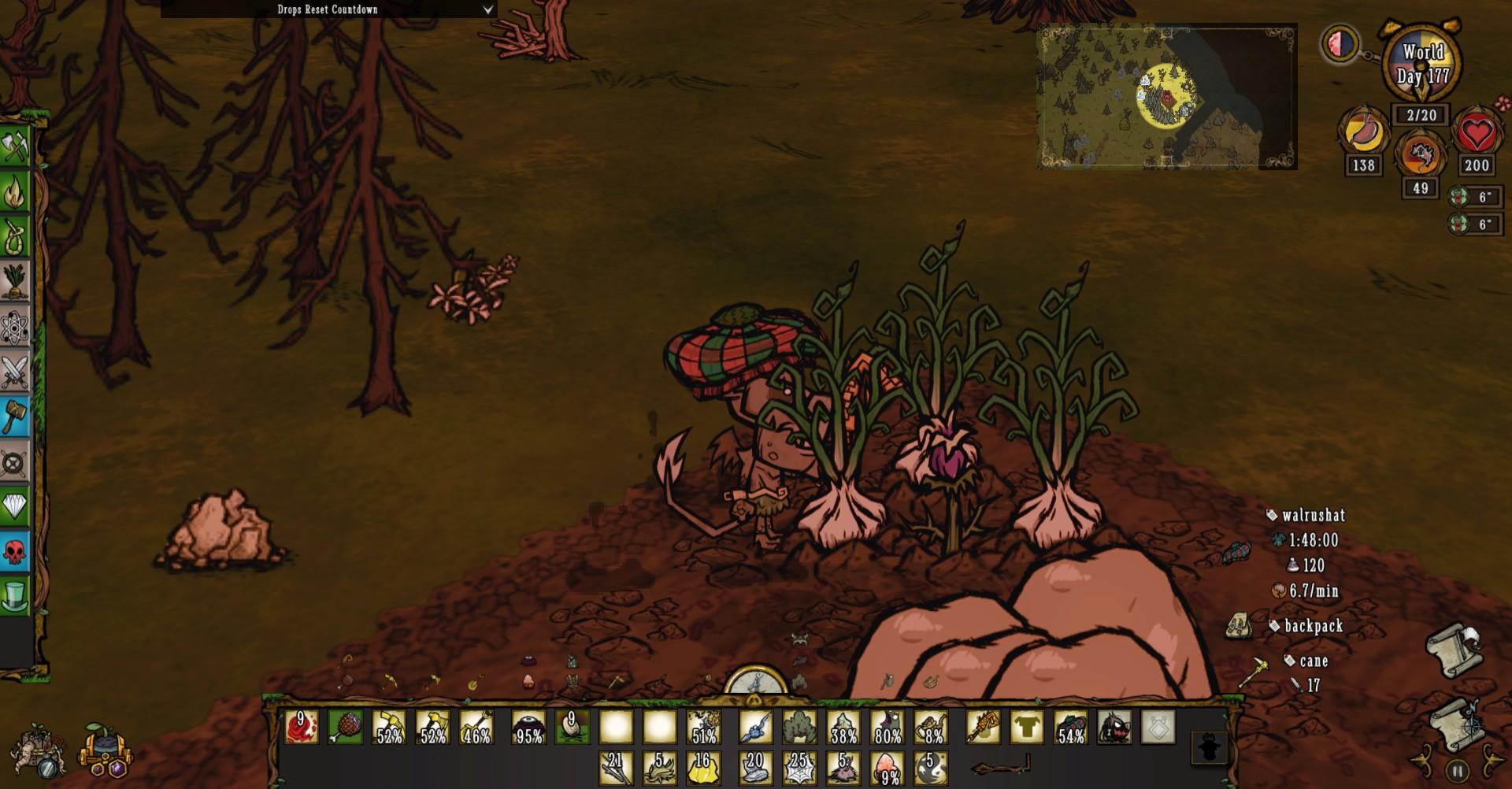Open the Magic red skull tab
The width and height of the screenshot is (1512, 789).
click(15, 550)
